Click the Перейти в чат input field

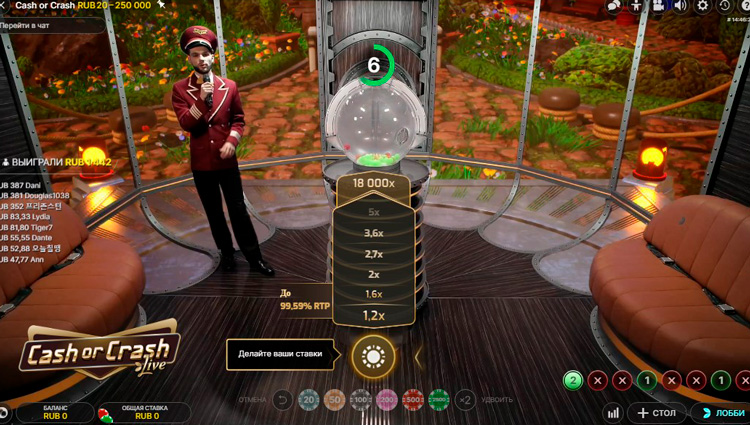point(50,24)
